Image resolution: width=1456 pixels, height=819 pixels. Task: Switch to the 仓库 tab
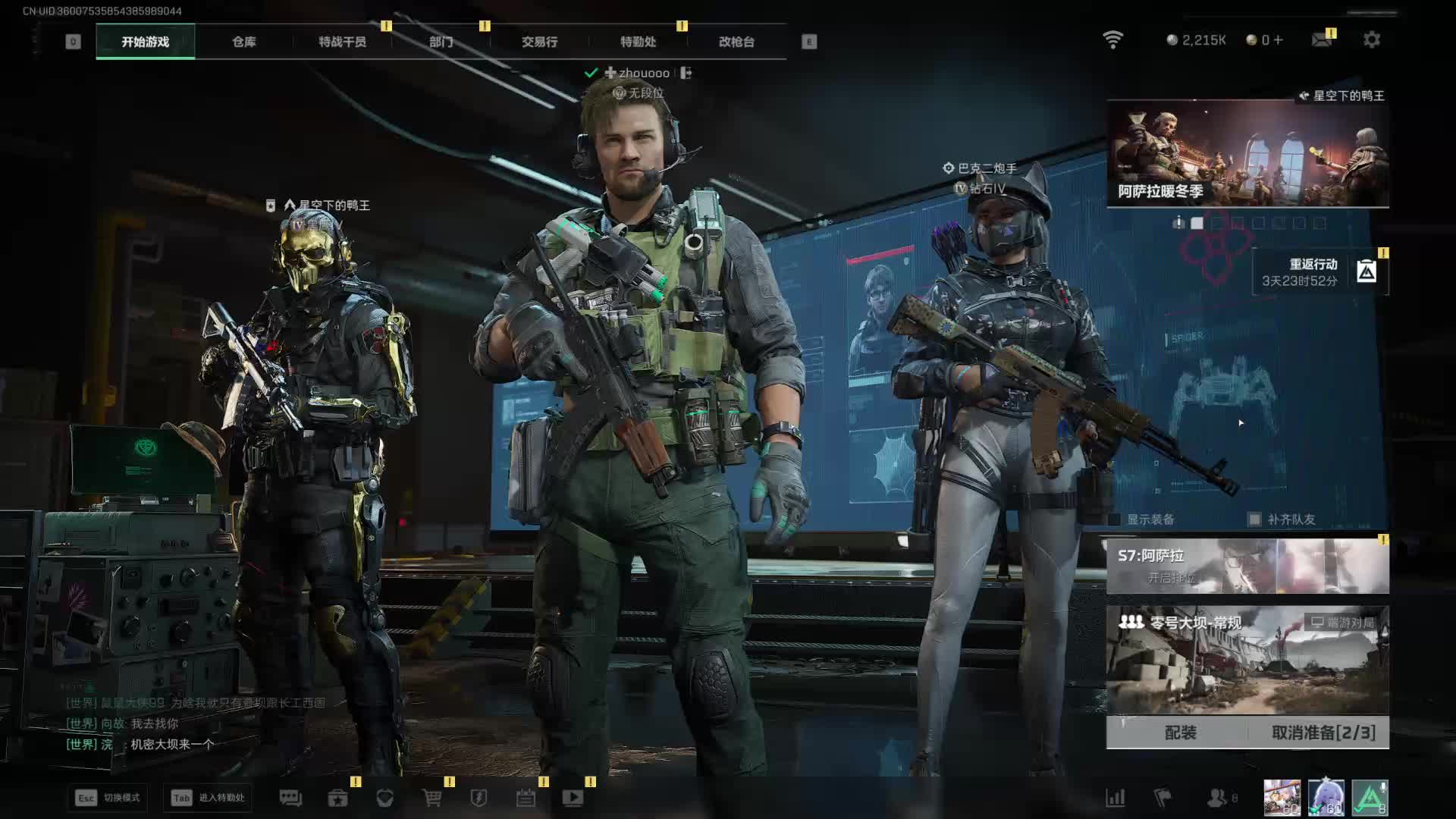[243, 42]
